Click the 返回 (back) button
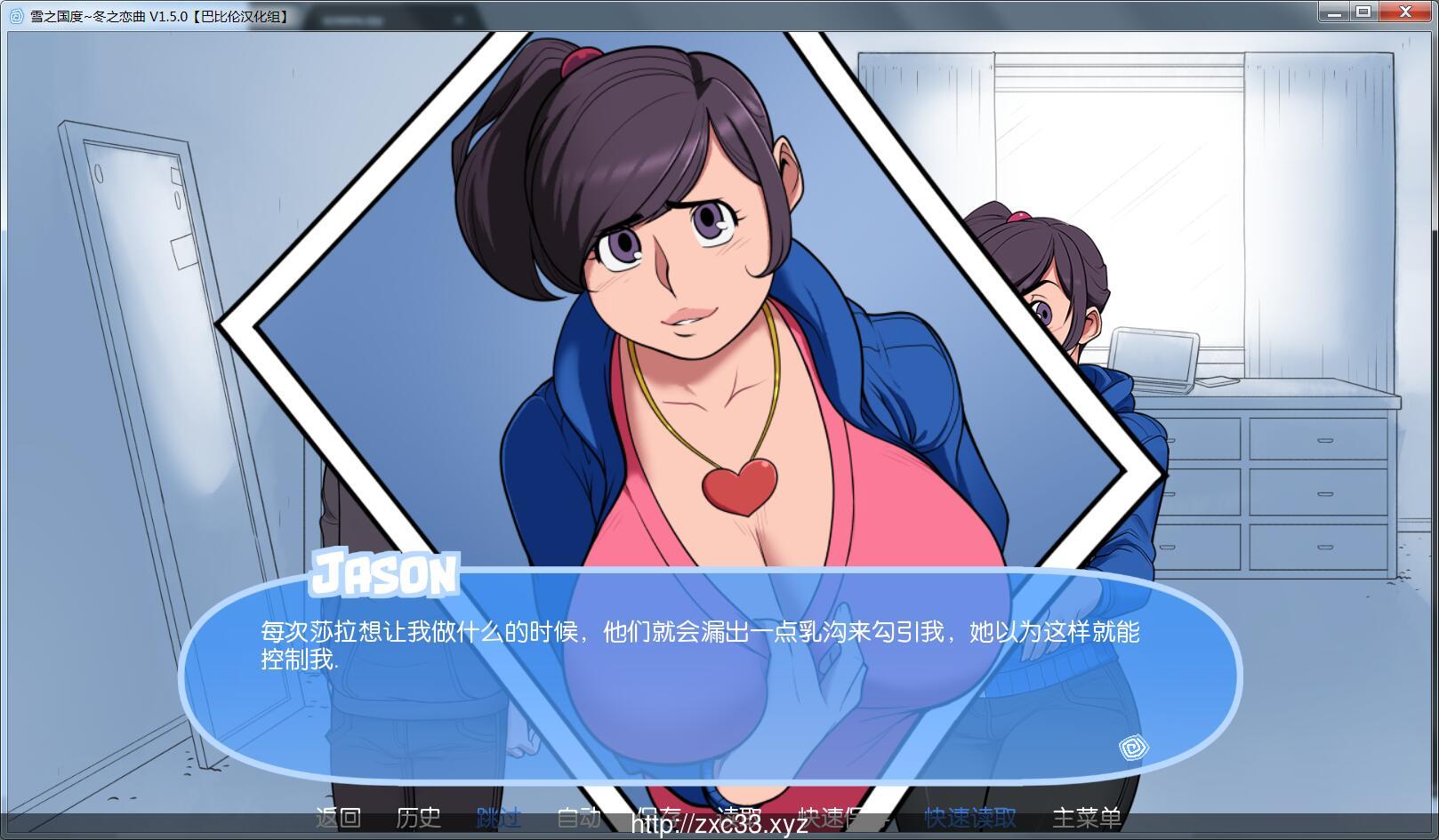This screenshot has width=1439, height=840. coord(338,817)
